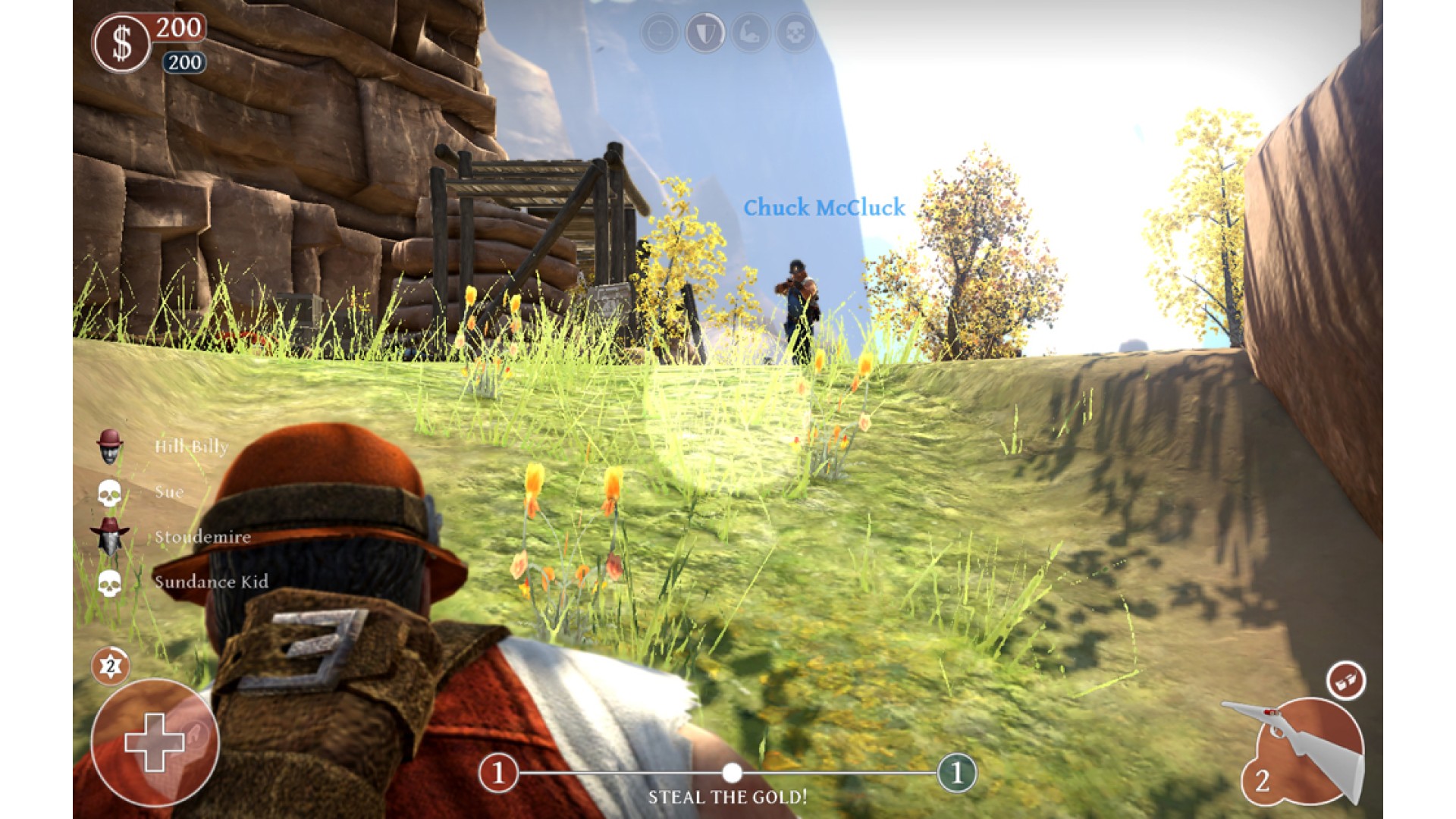Pick Stoudemire from the player list

(202, 537)
